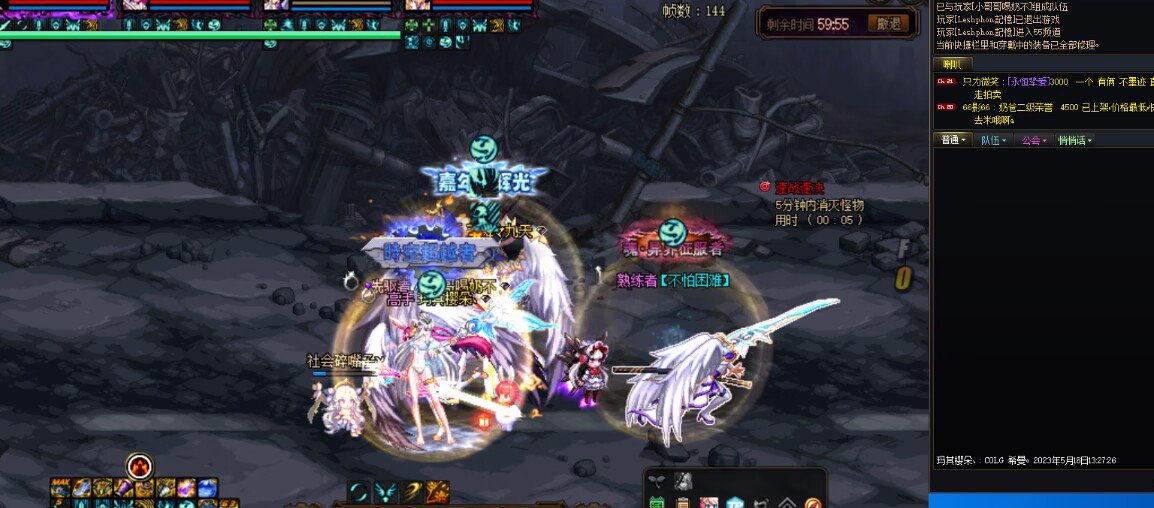Open the clipboard quest menu icon
This screenshot has height=508, width=1154.
point(683,502)
